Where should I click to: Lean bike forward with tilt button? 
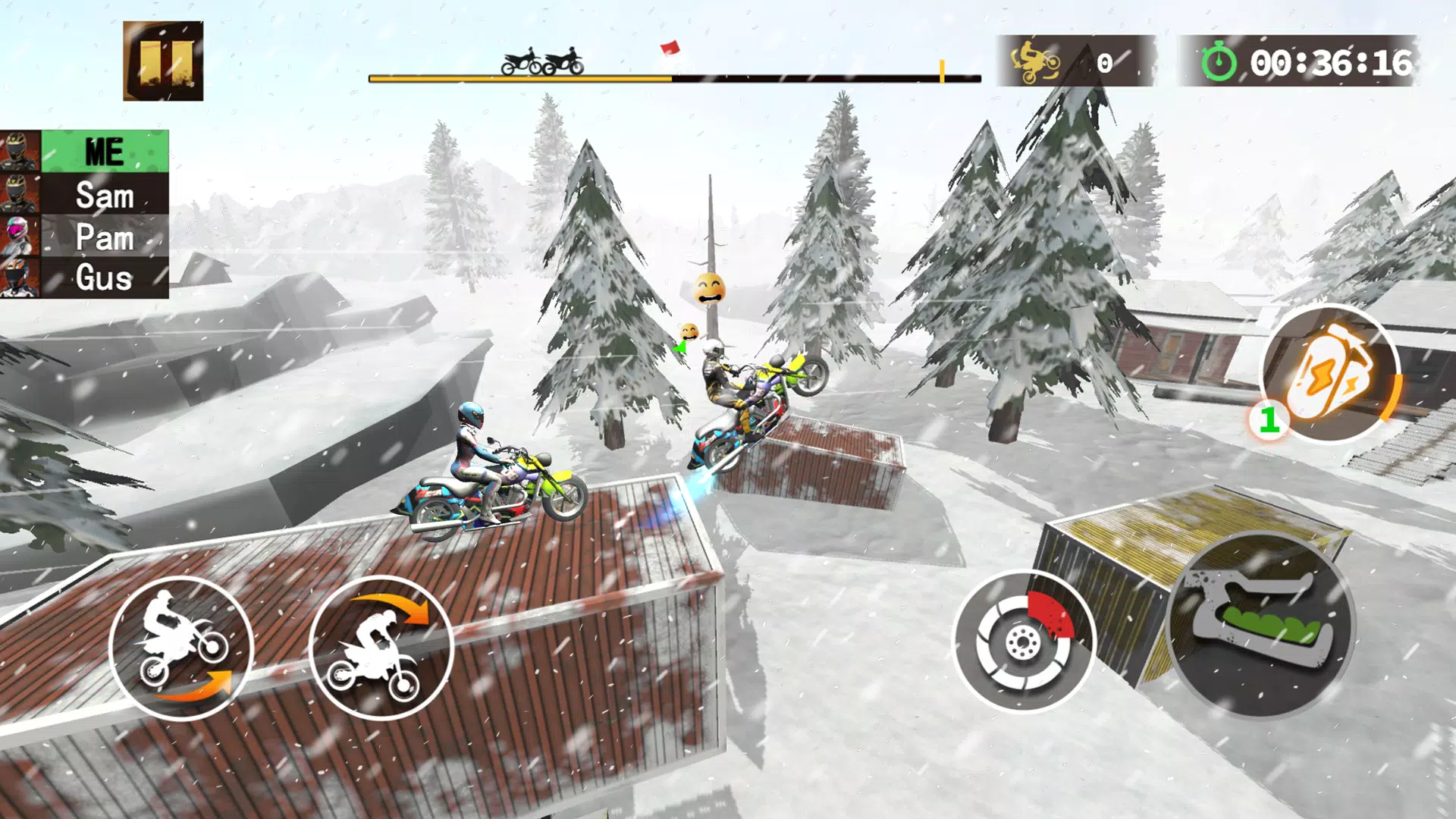(381, 648)
